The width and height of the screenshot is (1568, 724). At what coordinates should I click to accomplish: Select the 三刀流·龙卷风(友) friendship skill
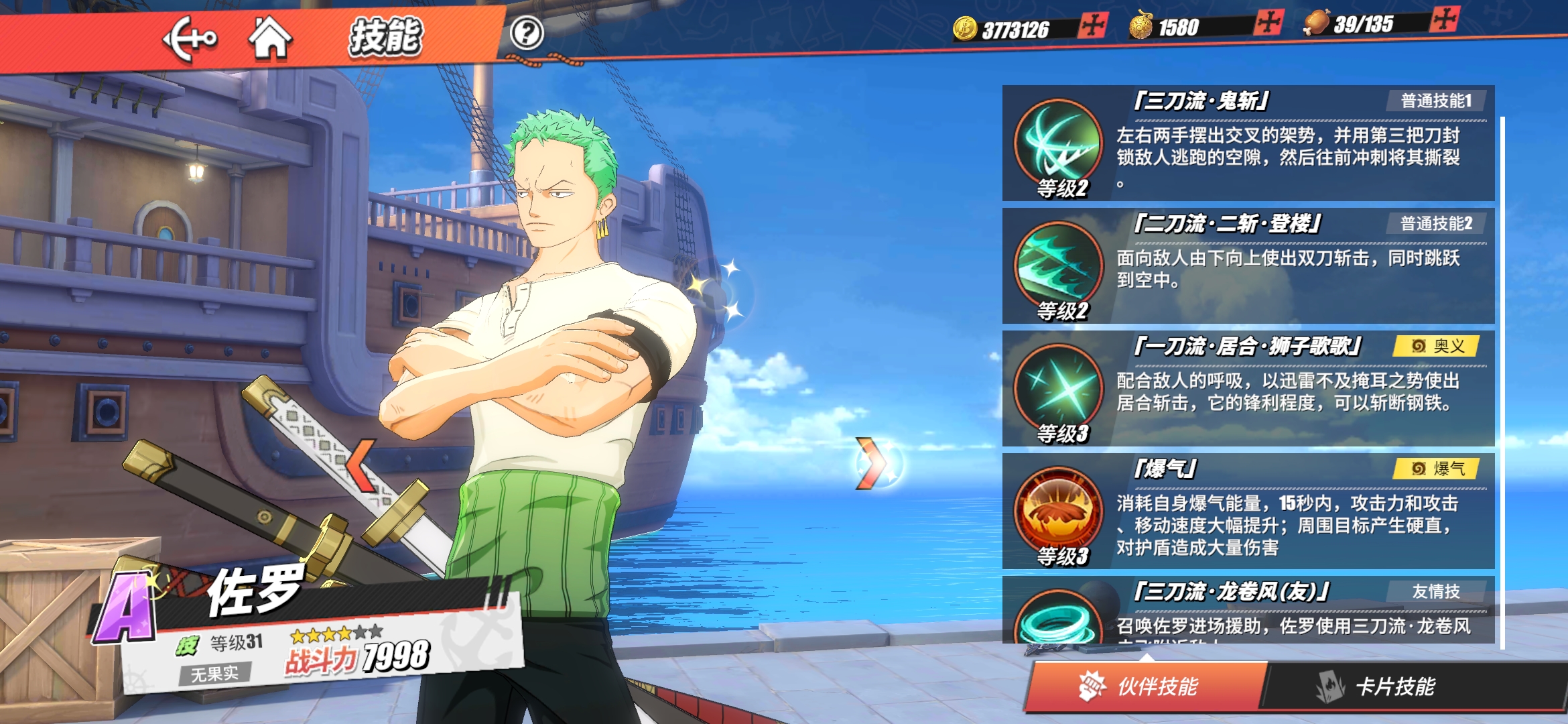coord(1248,610)
